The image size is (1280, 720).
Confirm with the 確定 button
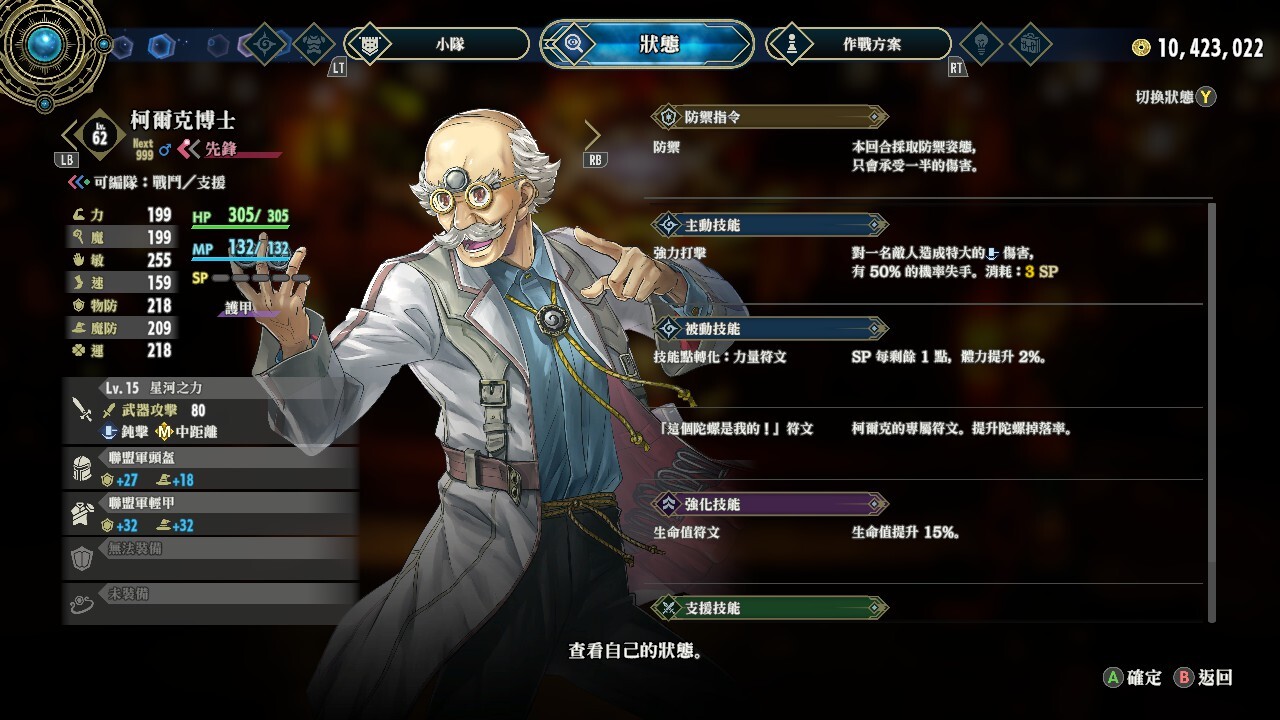coord(1133,677)
